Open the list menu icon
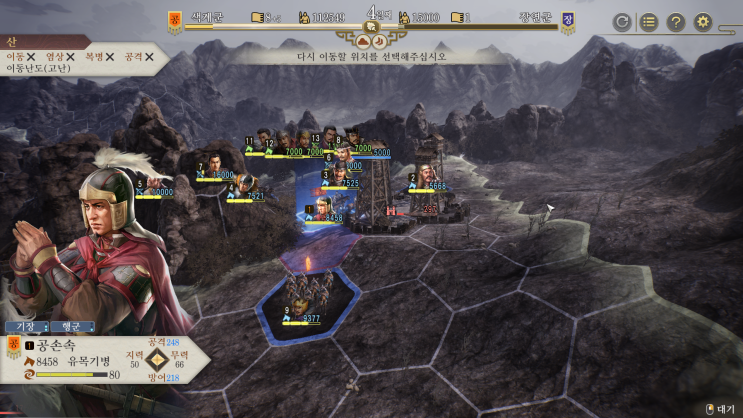Image resolution: width=743 pixels, height=418 pixels. pyautogui.click(x=649, y=21)
